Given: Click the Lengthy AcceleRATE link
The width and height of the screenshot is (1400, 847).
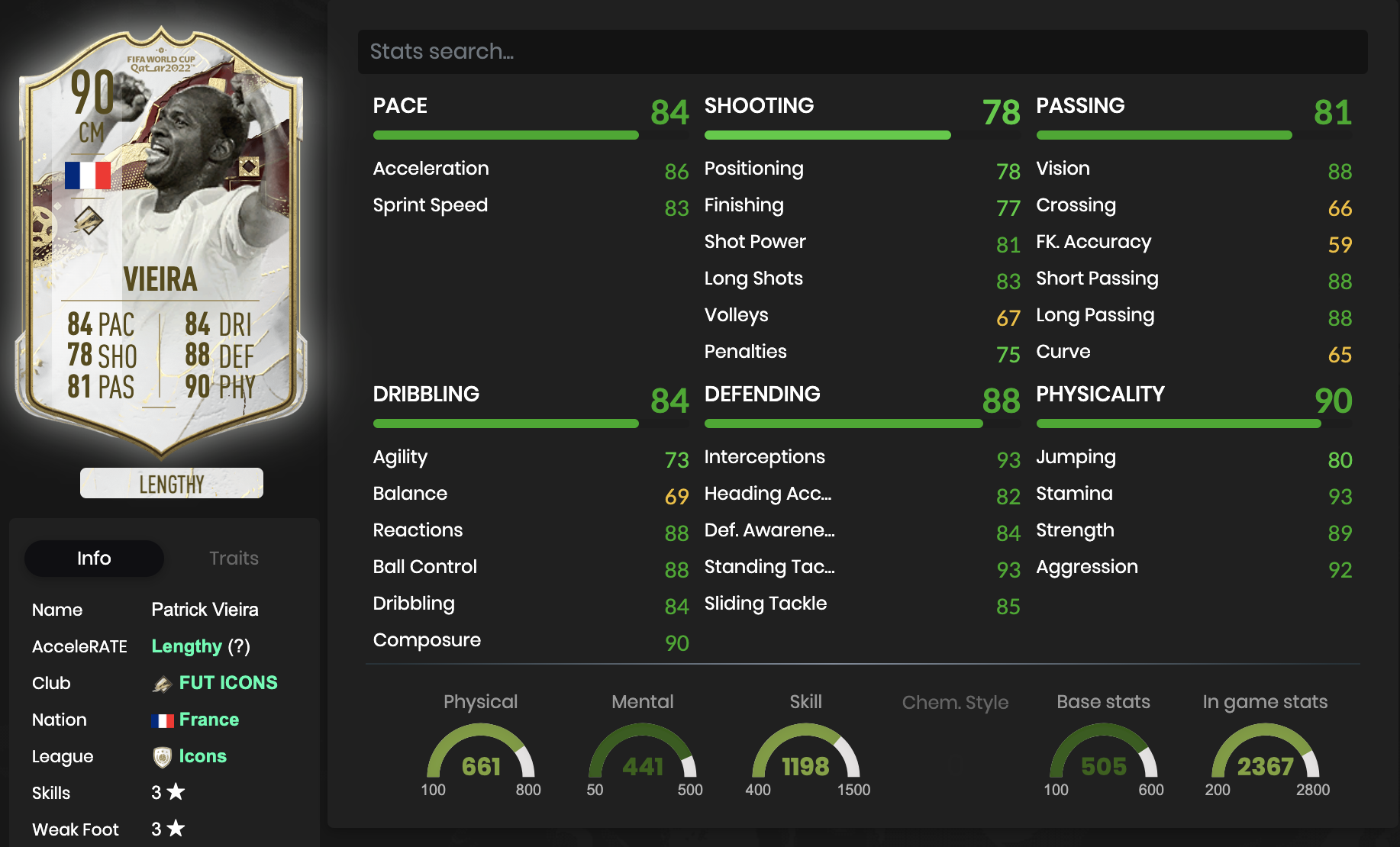Looking at the screenshot, I should 186,646.
